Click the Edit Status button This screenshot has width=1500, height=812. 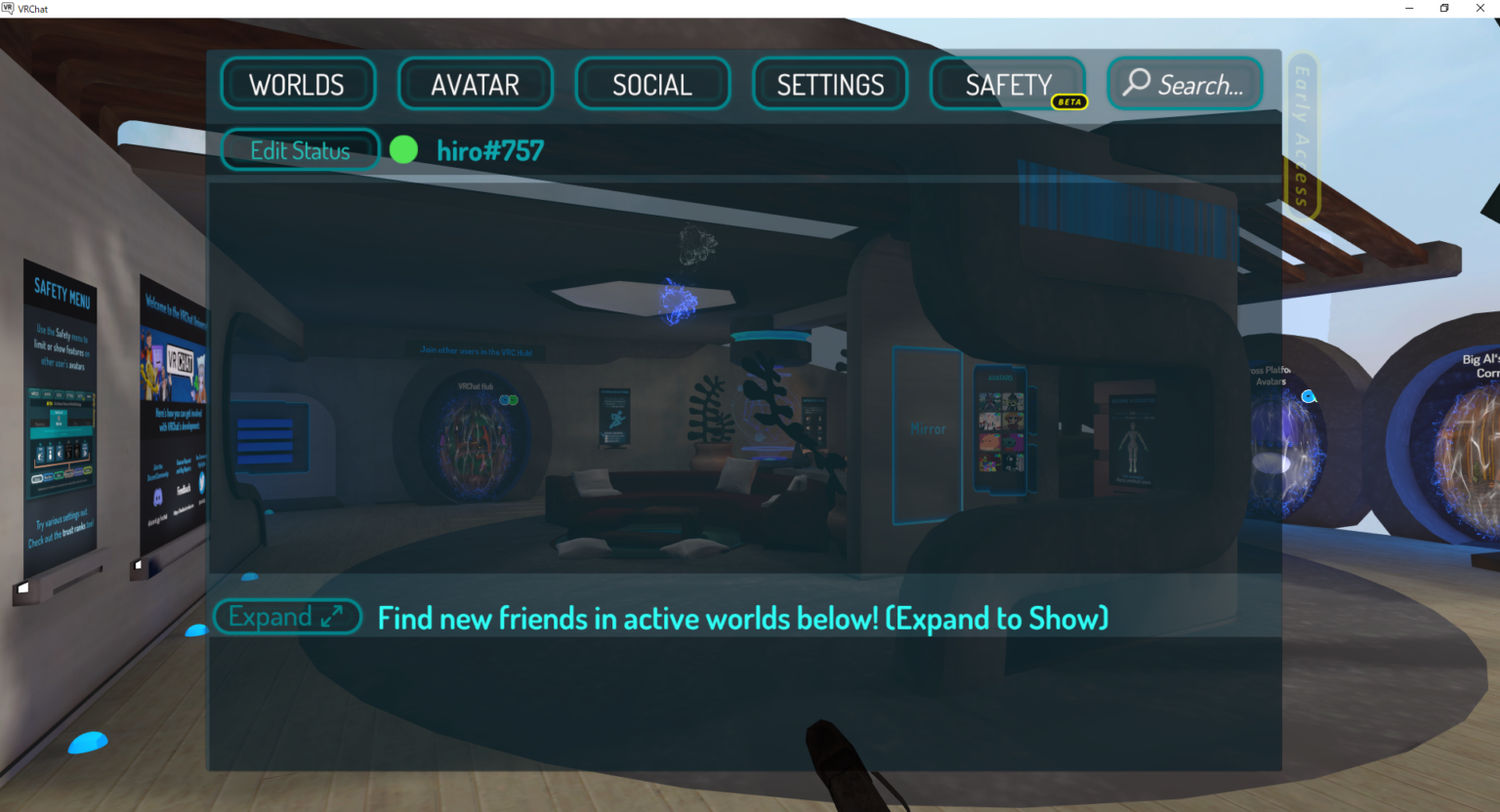300,149
